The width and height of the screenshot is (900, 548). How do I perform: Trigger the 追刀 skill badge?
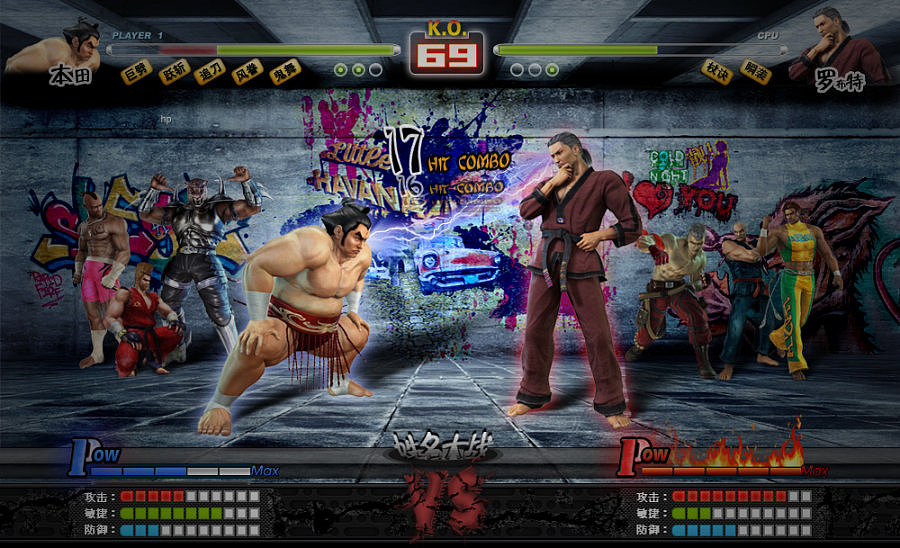209,73
